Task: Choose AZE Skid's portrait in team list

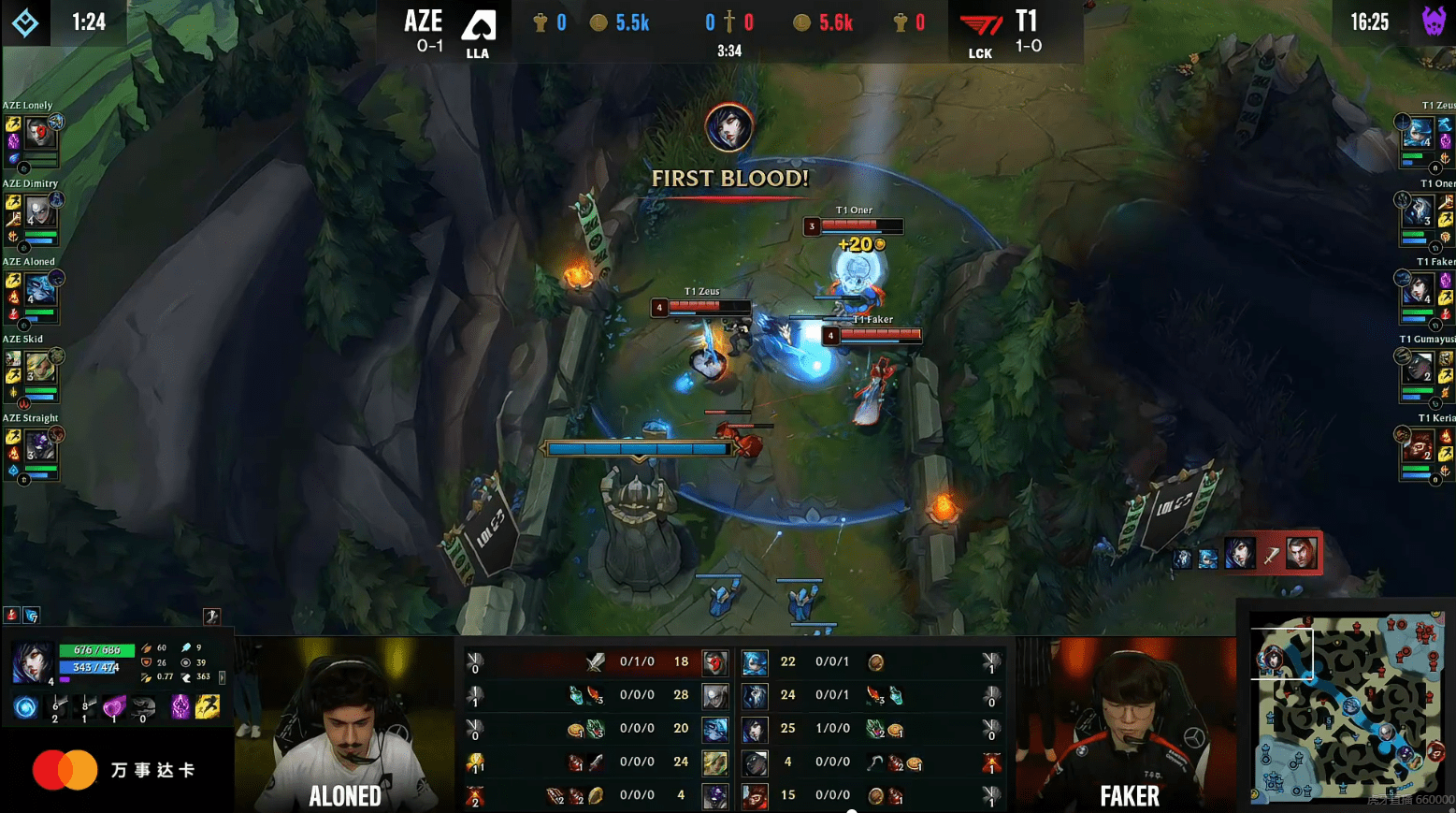Action: [38, 367]
